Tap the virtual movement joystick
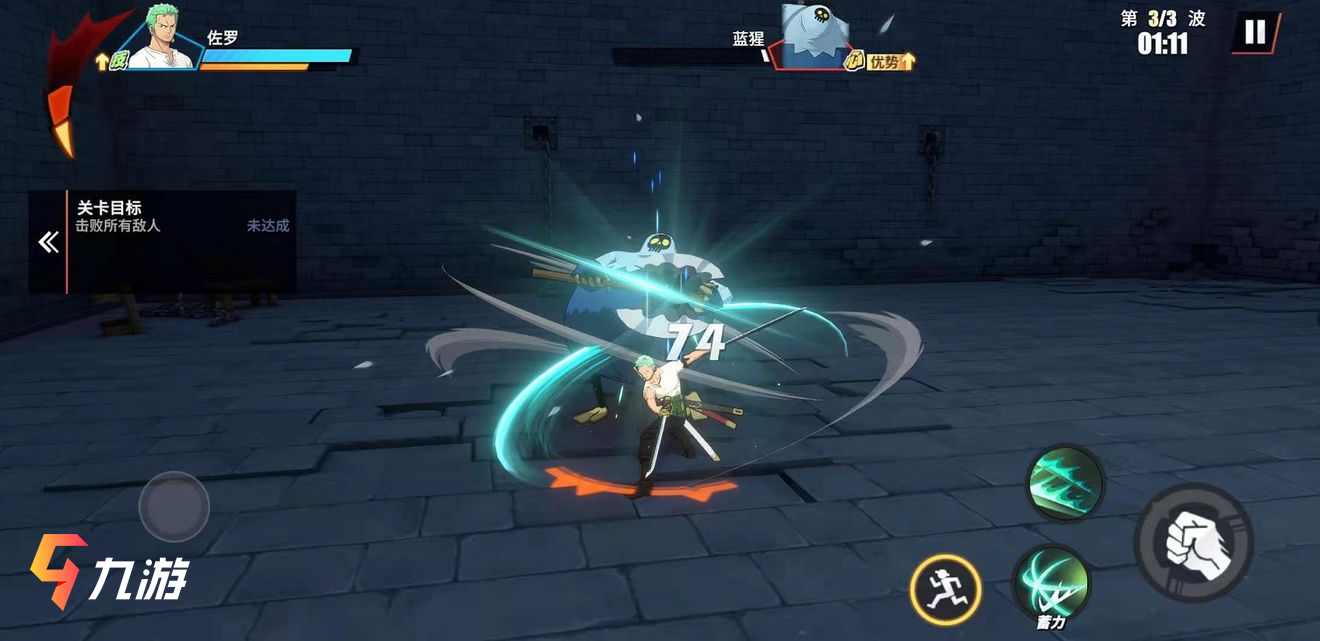Viewport: 1320px width, 641px height. (174, 507)
